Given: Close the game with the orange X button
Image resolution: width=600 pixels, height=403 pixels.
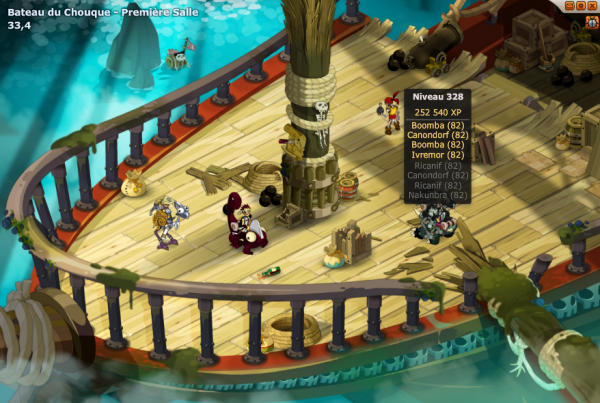Looking at the screenshot, I should (591, 6).
